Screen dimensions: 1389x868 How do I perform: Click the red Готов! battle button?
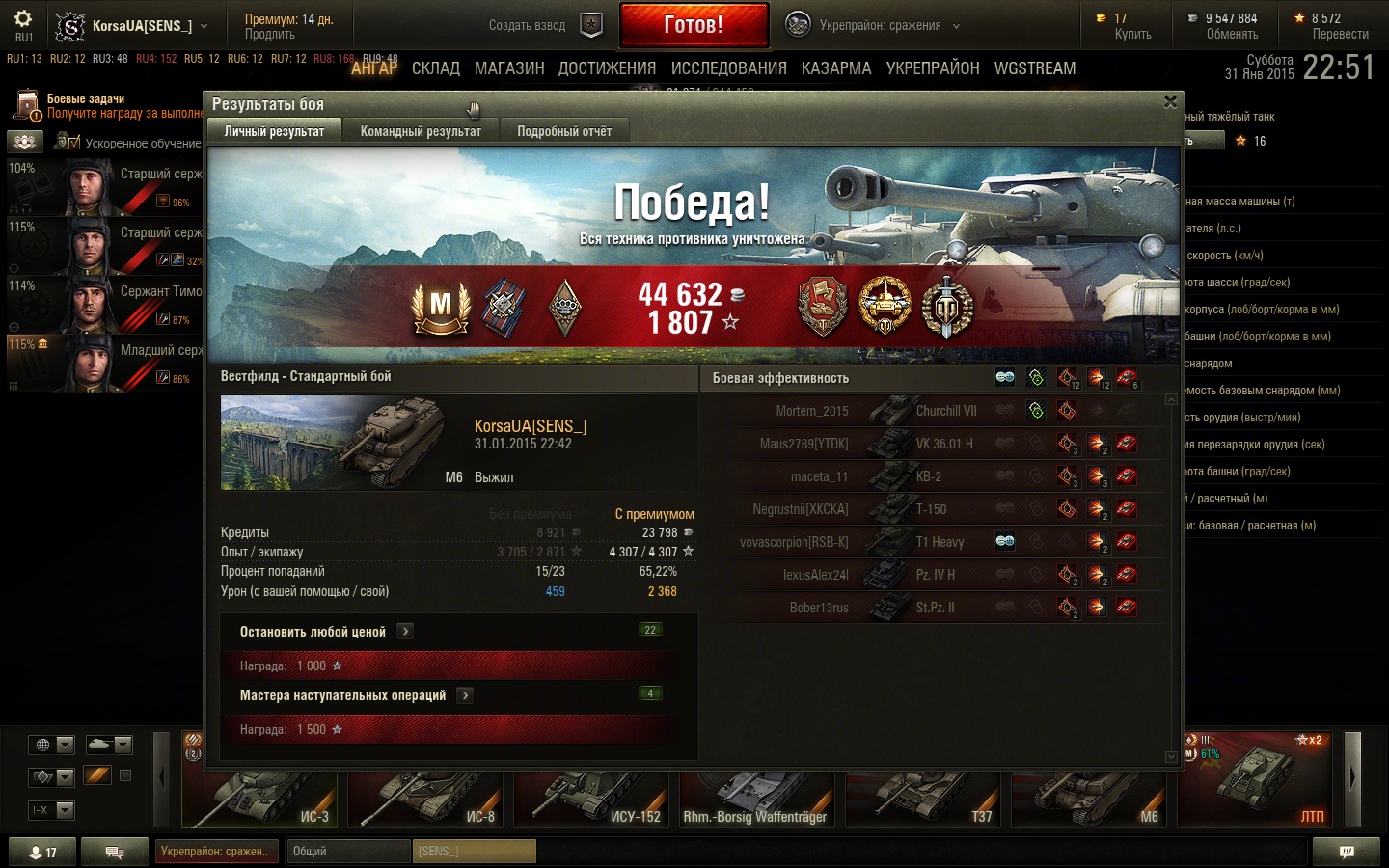694,25
